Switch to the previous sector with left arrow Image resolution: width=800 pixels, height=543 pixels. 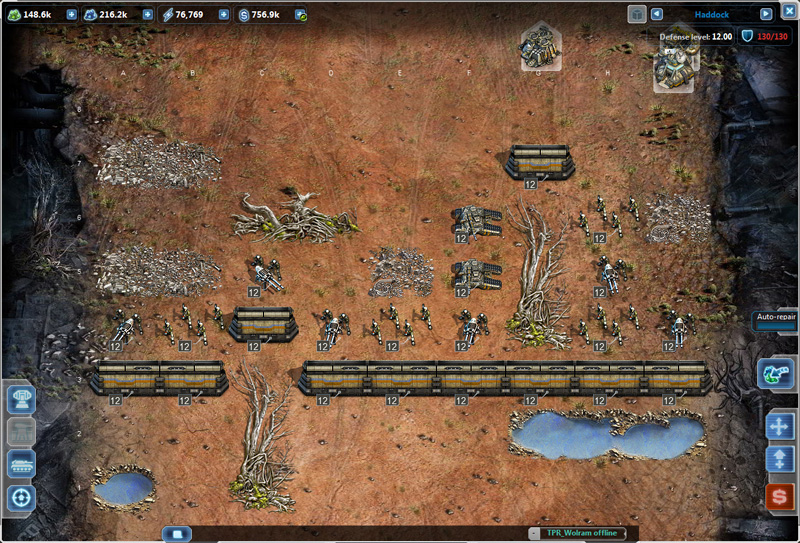coord(657,14)
